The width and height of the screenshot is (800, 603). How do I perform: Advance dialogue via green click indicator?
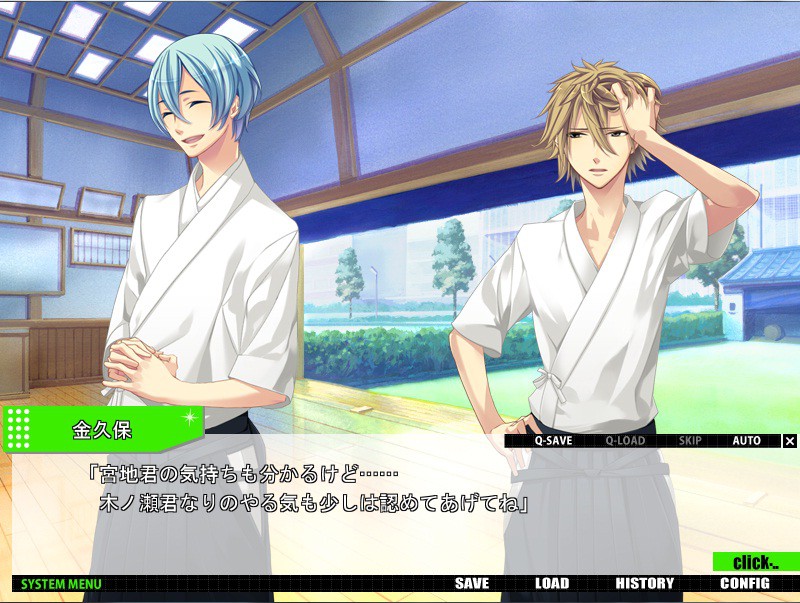click(755, 563)
